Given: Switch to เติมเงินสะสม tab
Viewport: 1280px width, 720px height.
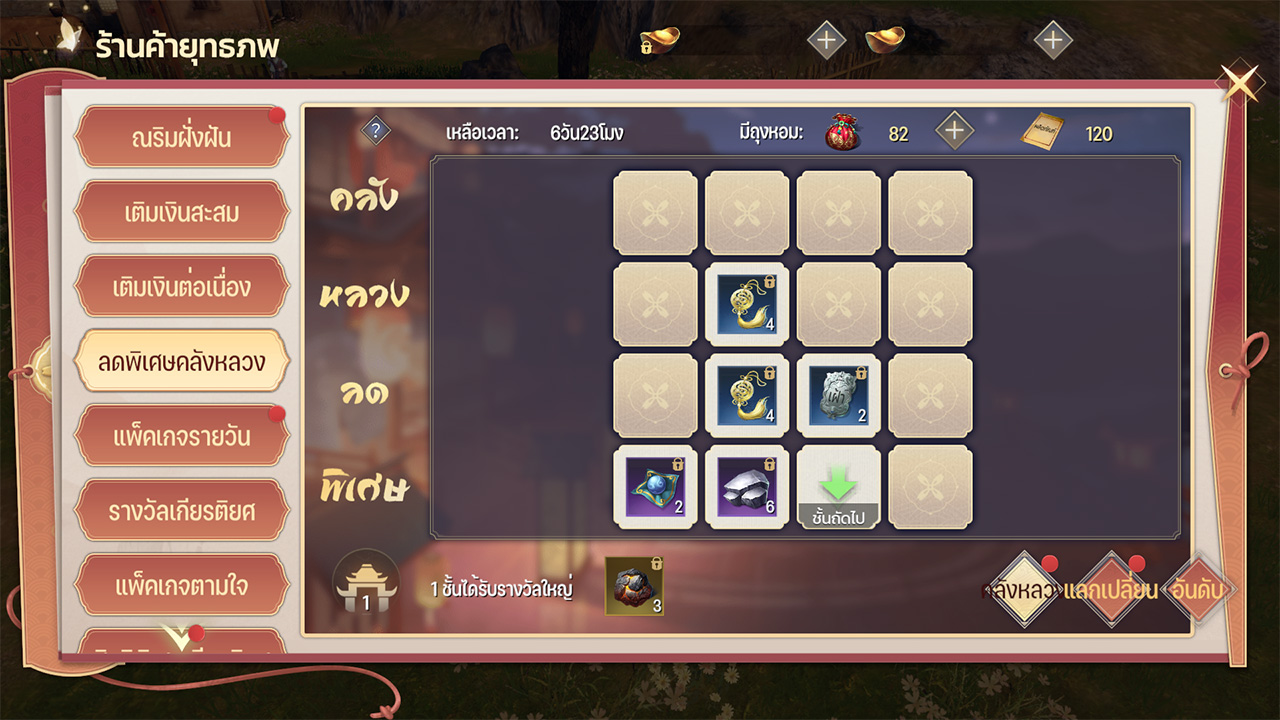Looking at the screenshot, I should (181, 212).
